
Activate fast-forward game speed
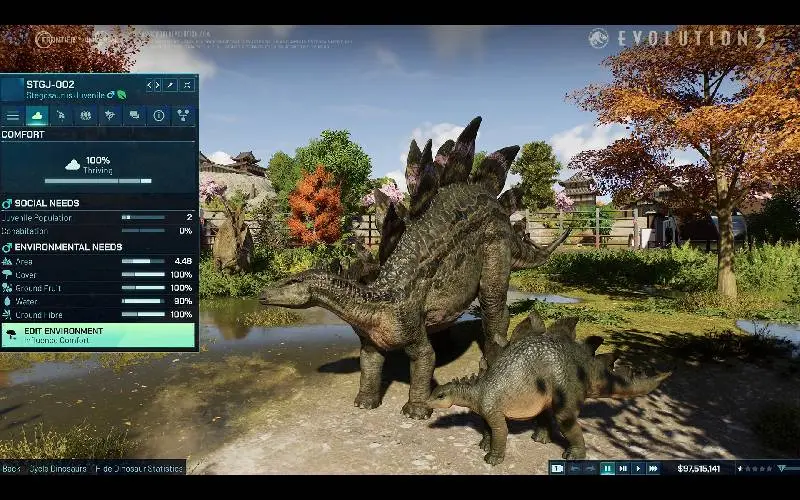[654, 468]
